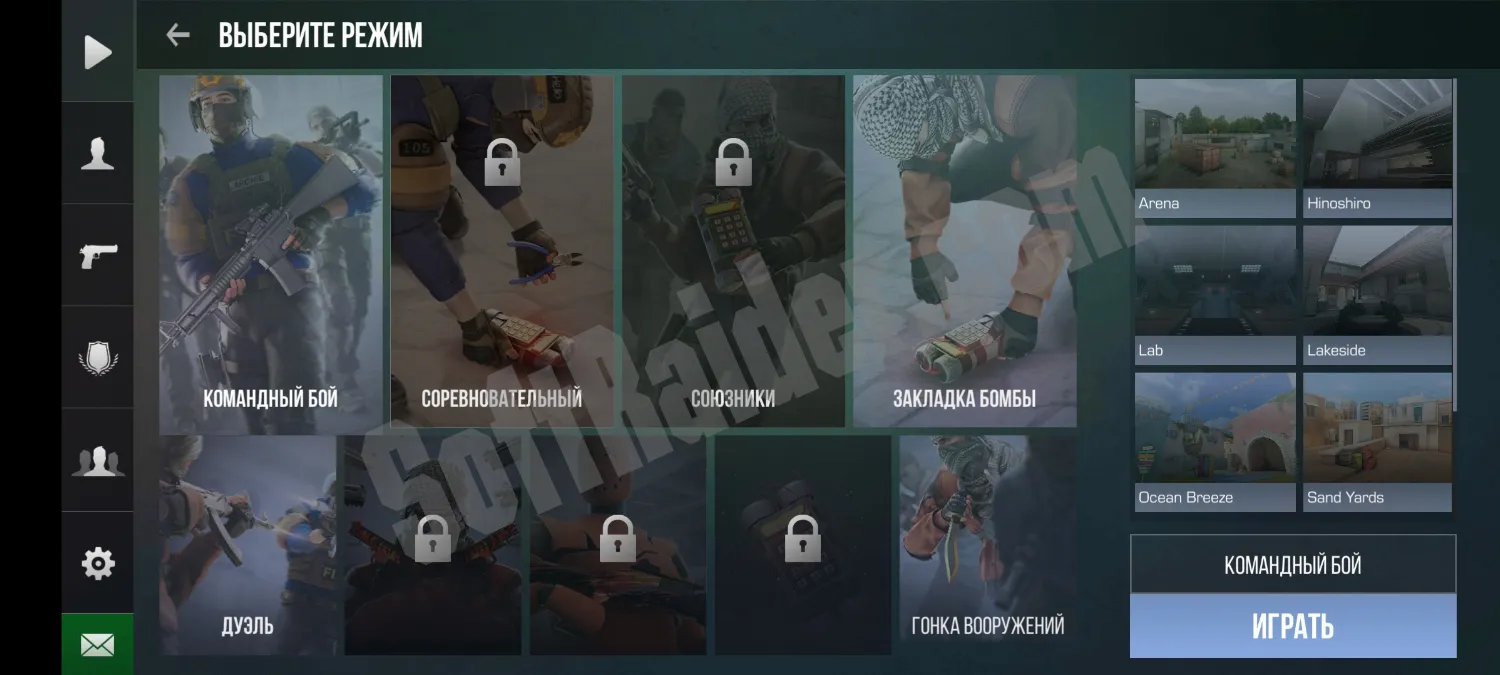Choose the Sand Yards map
1500x675 pixels.
1377,441
